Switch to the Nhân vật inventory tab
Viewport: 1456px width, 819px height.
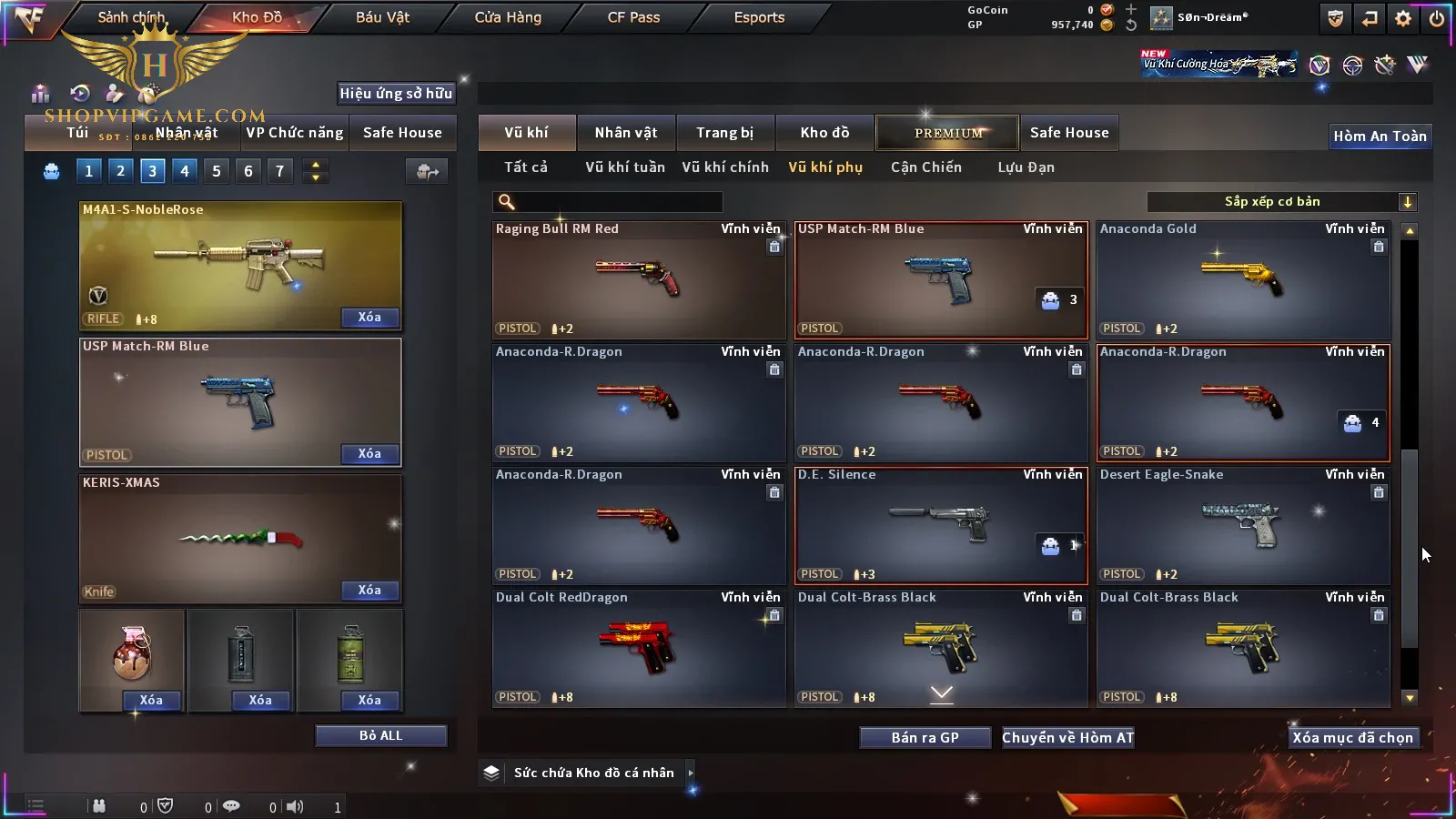point(625,133)
